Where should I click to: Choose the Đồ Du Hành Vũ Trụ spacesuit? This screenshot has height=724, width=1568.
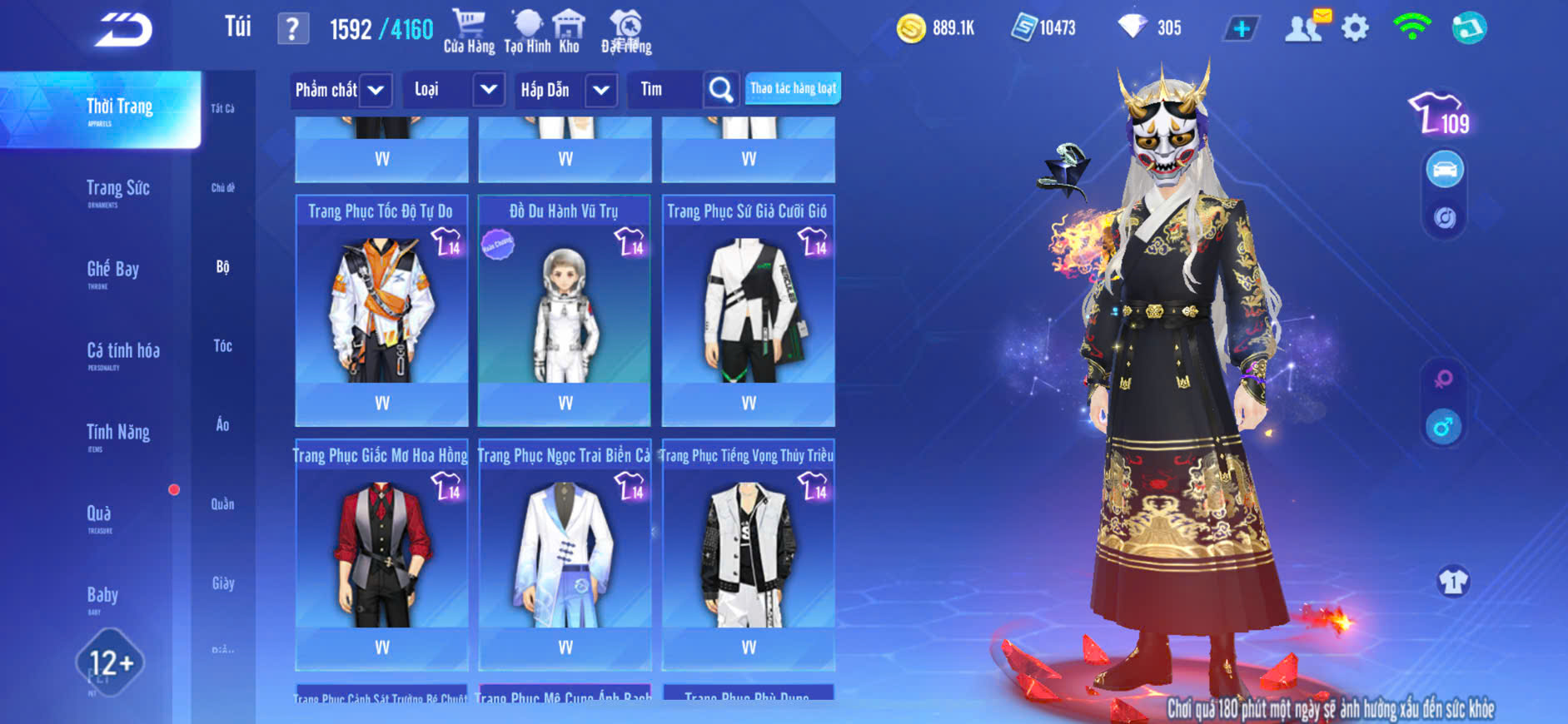pos(565,310)
